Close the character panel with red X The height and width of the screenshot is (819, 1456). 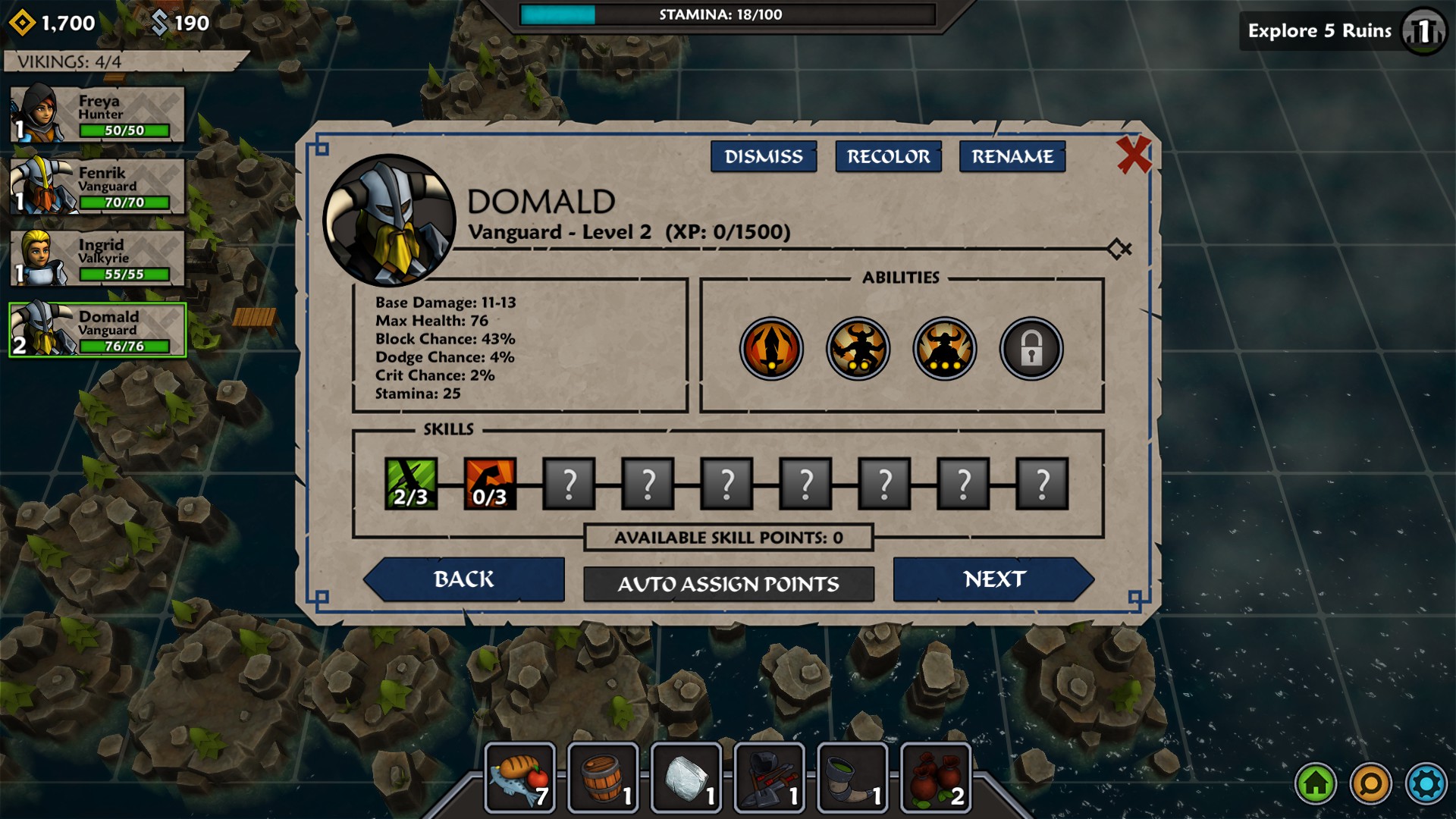pos(1134,155)
